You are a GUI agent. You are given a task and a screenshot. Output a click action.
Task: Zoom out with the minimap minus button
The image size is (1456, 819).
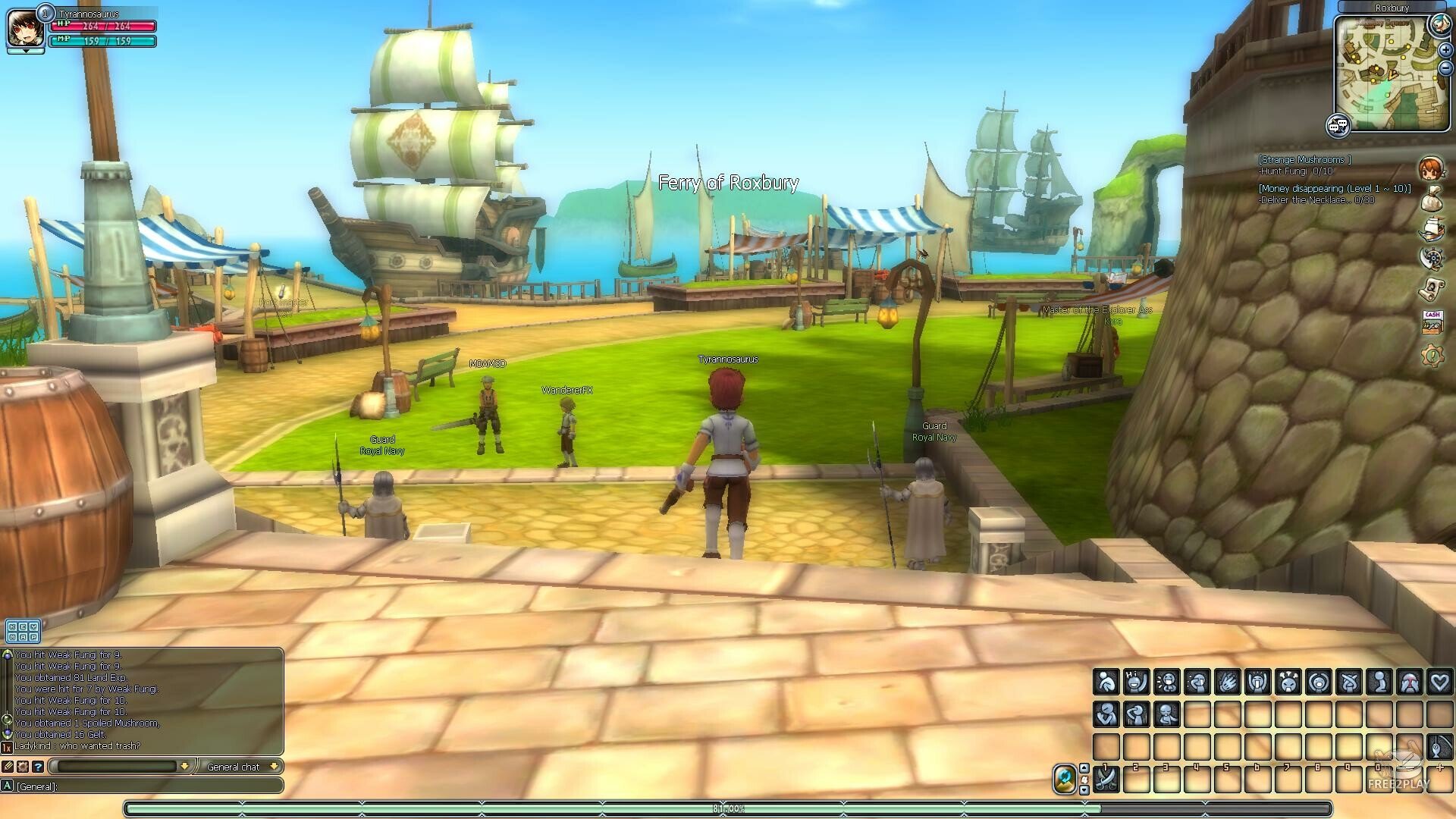(1445, 68)
